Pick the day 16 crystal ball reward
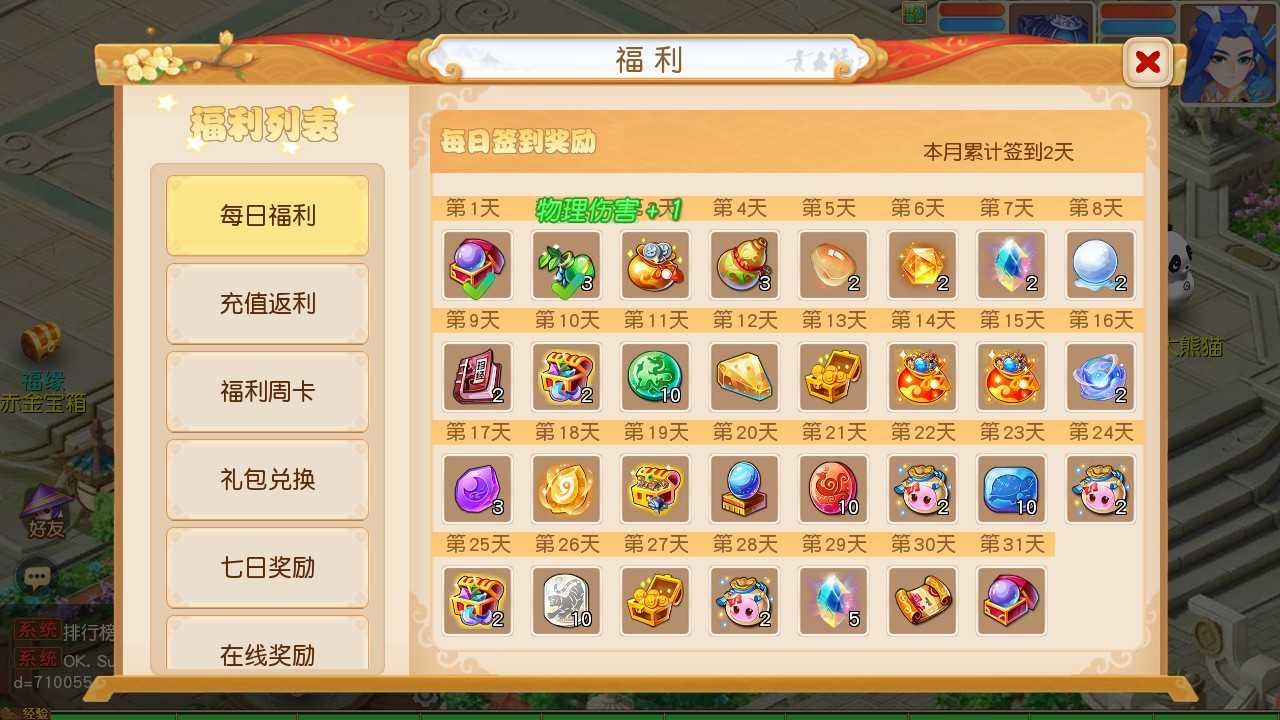The width and height of the screenshot is (1280, 720). click(x=1100, y=377)
